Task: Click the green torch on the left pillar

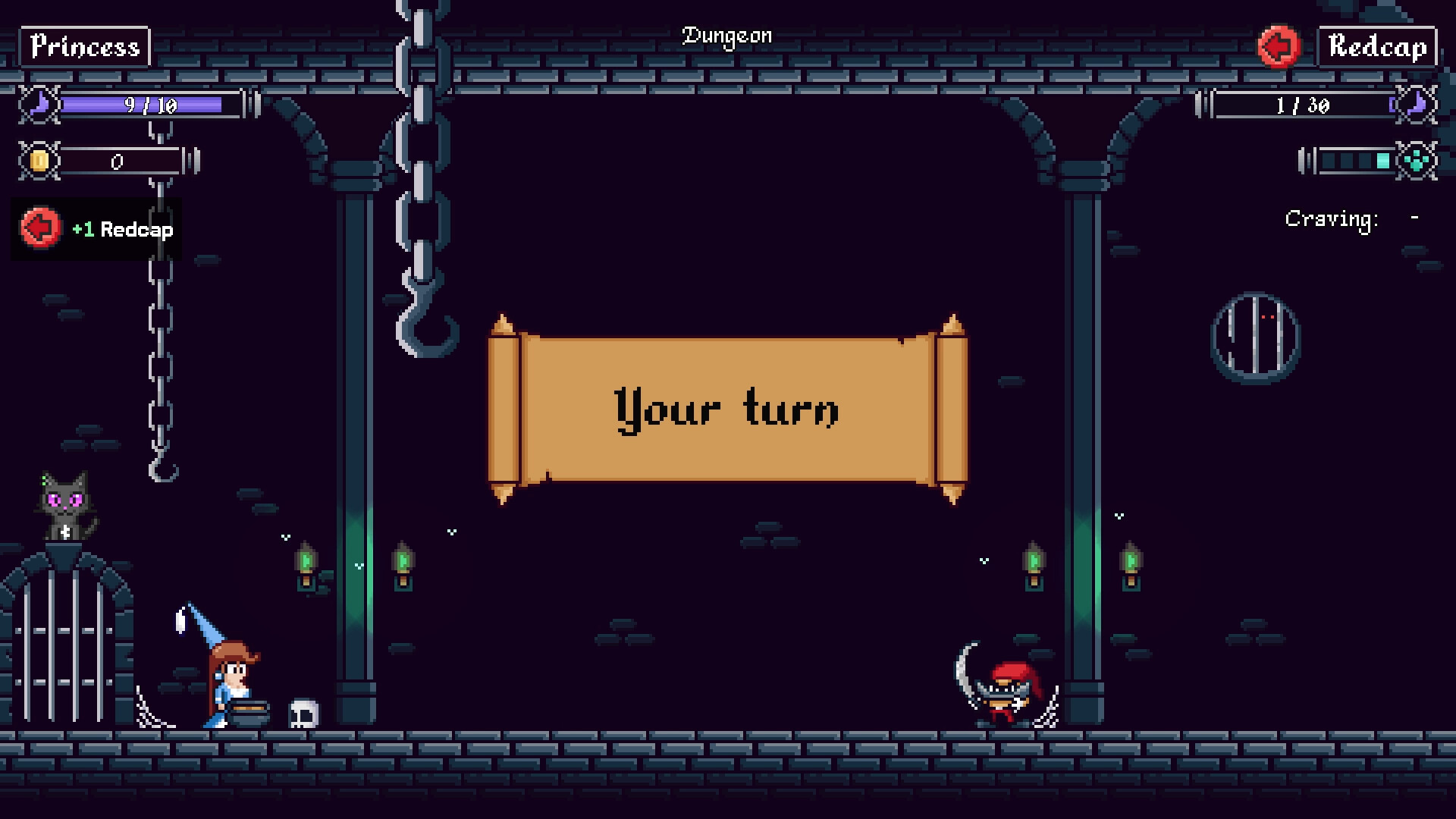Action: coord(306,563)
